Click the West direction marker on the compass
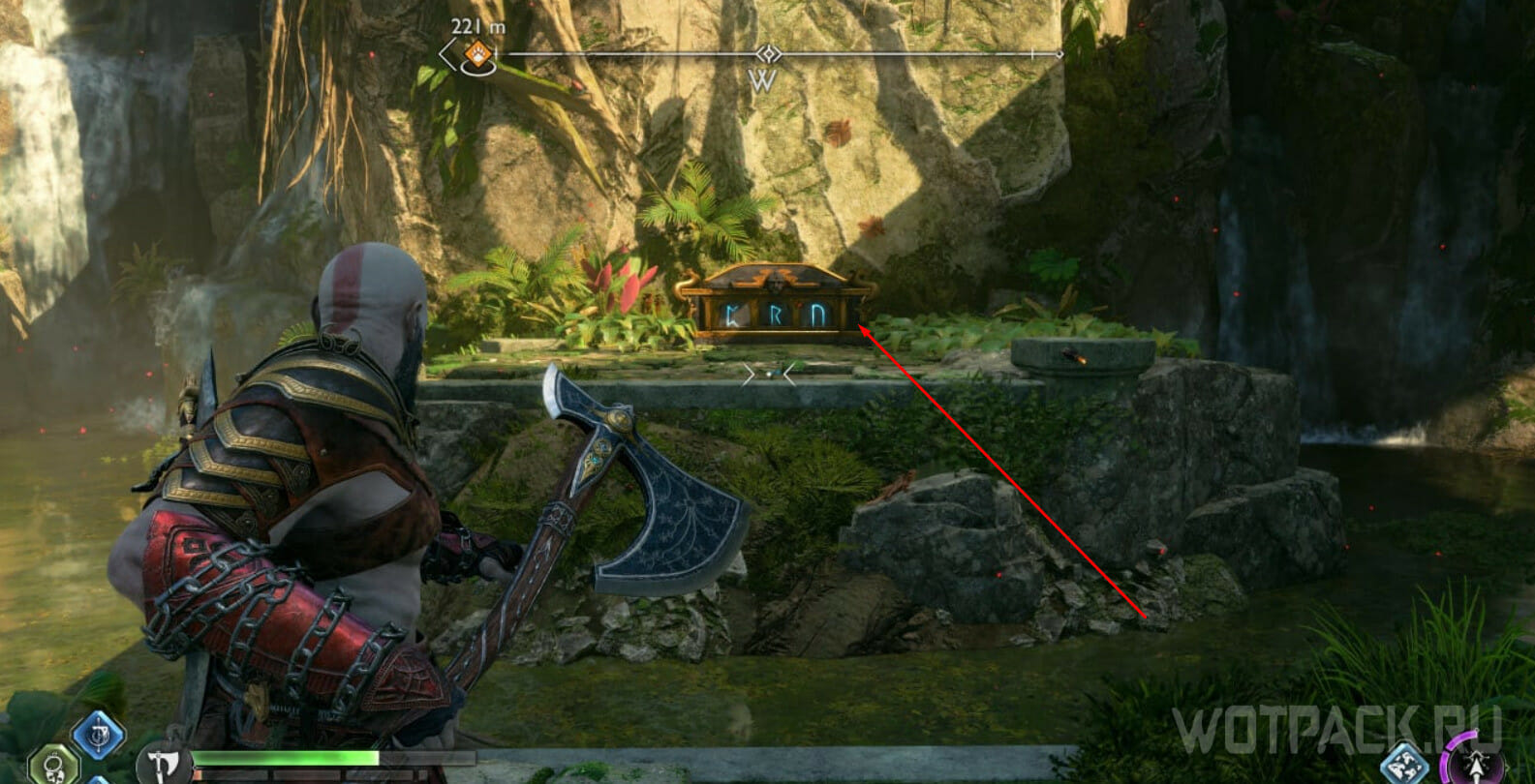This screenshot has height=784, width=1535. [763, 81]
